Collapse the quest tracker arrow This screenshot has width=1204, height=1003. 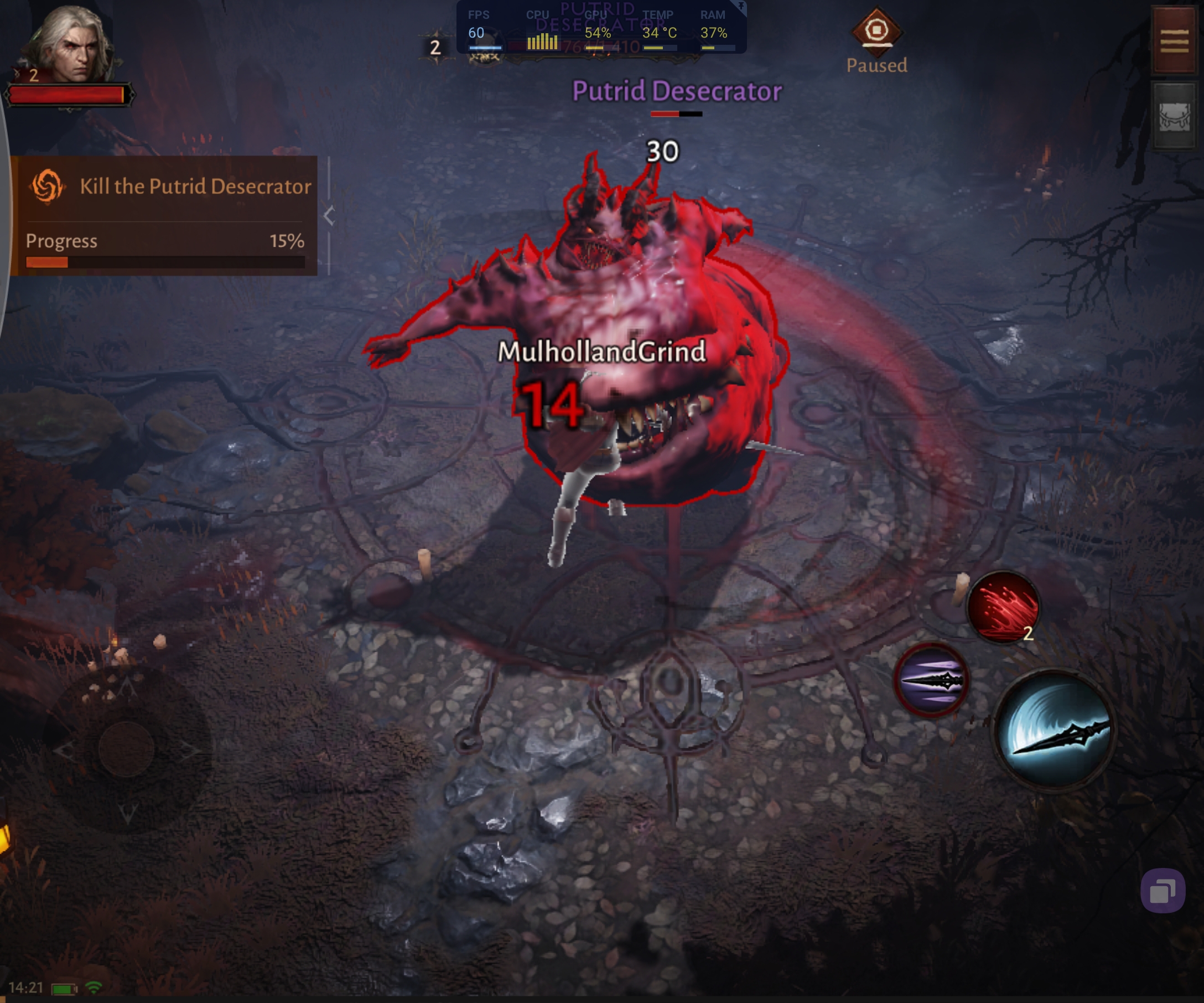[x=329, y=216]
